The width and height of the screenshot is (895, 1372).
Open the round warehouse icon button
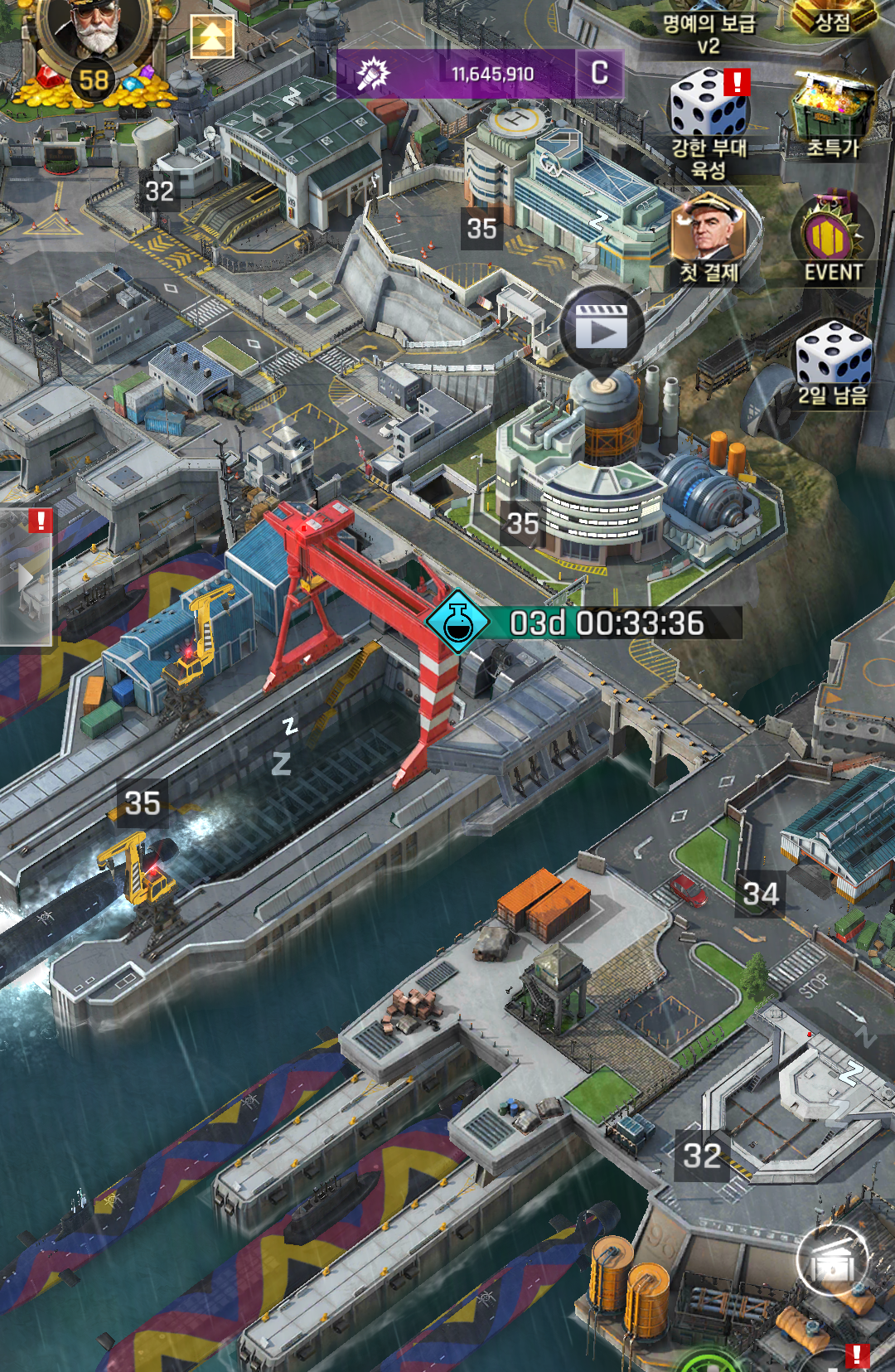(832, 1261)
